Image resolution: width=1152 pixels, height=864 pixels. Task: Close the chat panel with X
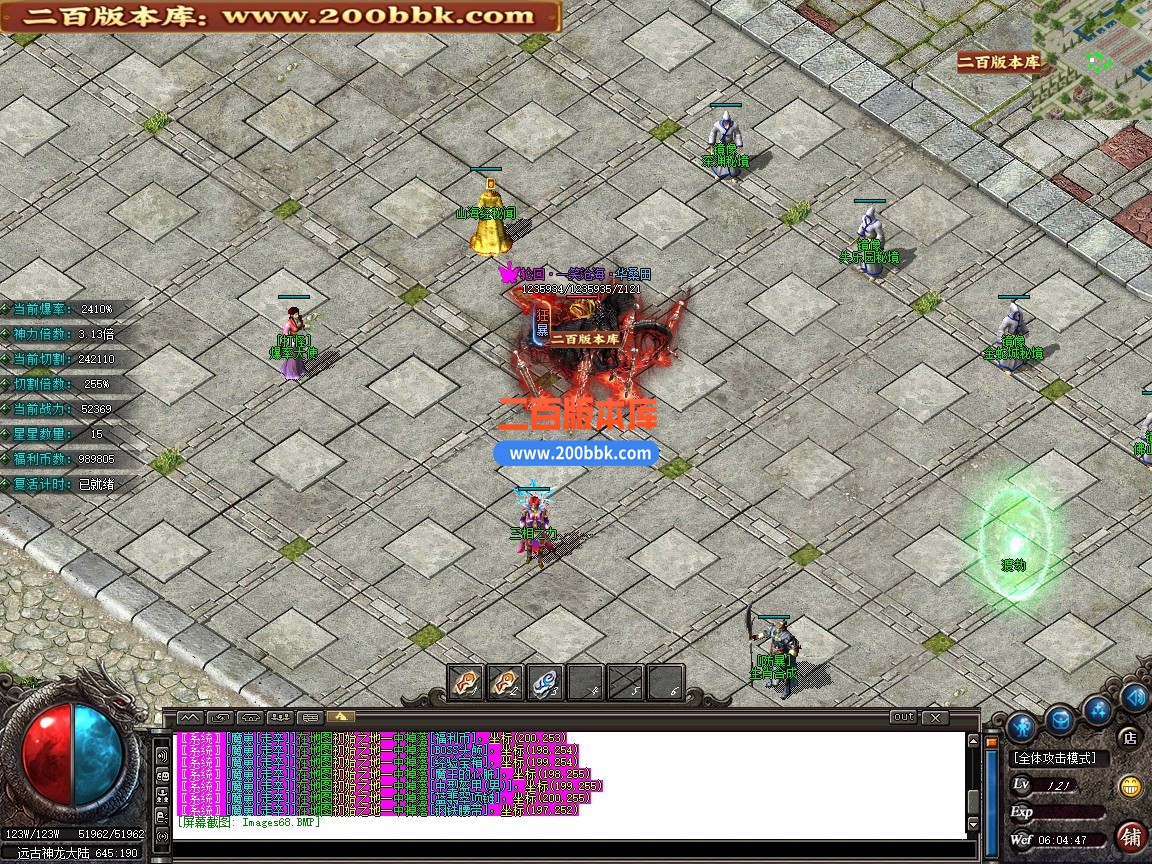[x=934, y=717]
